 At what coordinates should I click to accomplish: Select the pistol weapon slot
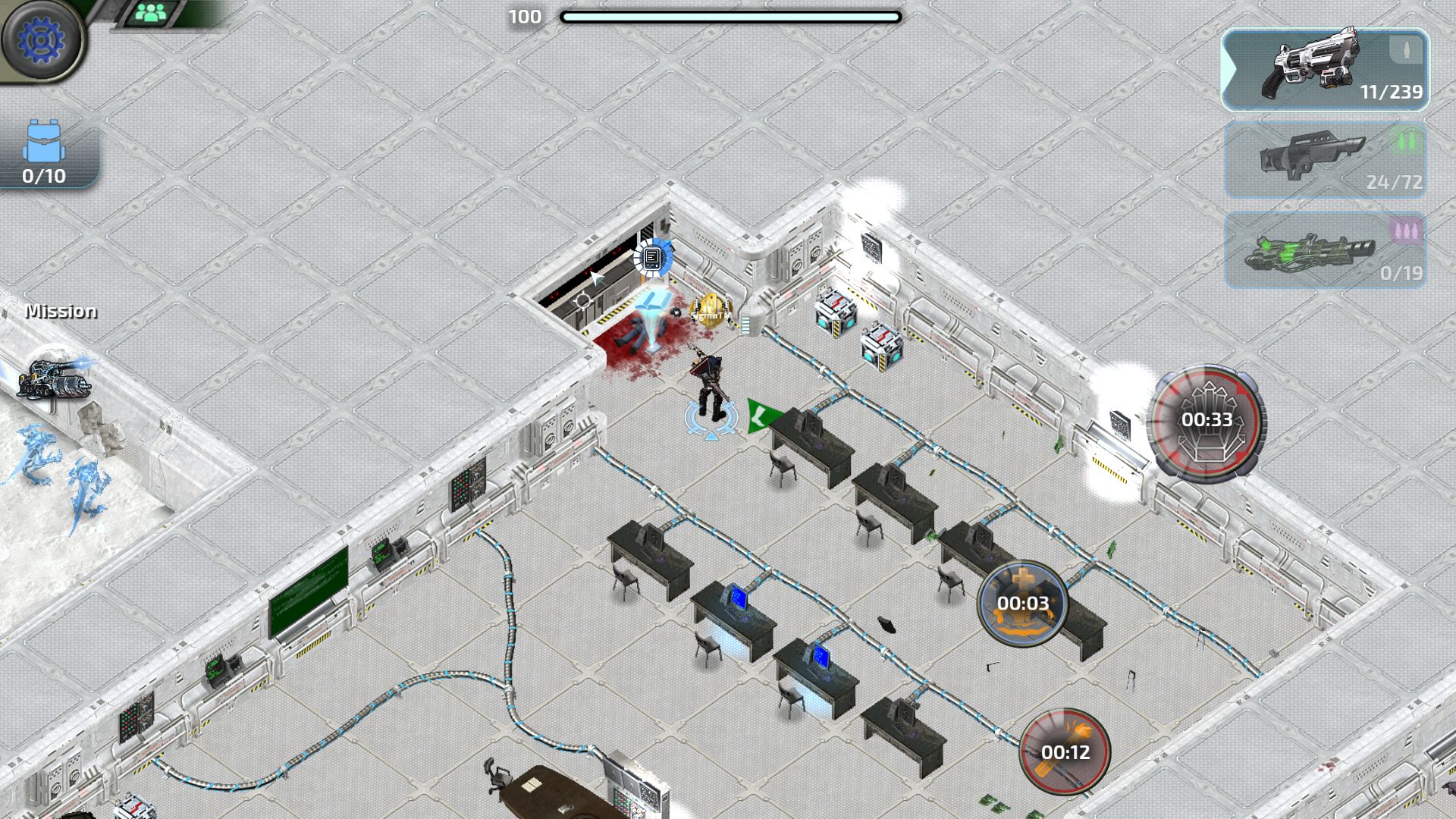point(1326,71)
